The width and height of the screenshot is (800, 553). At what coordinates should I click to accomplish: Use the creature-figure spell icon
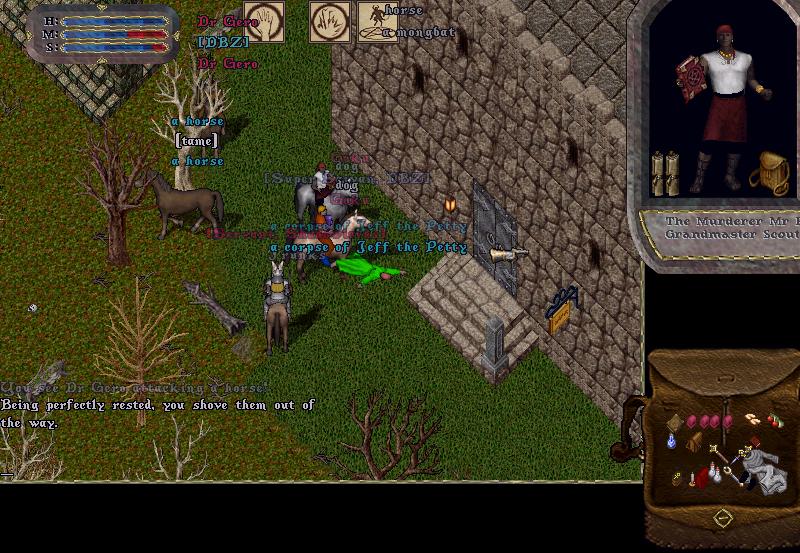pyautogui.click(x=371, y=21)
